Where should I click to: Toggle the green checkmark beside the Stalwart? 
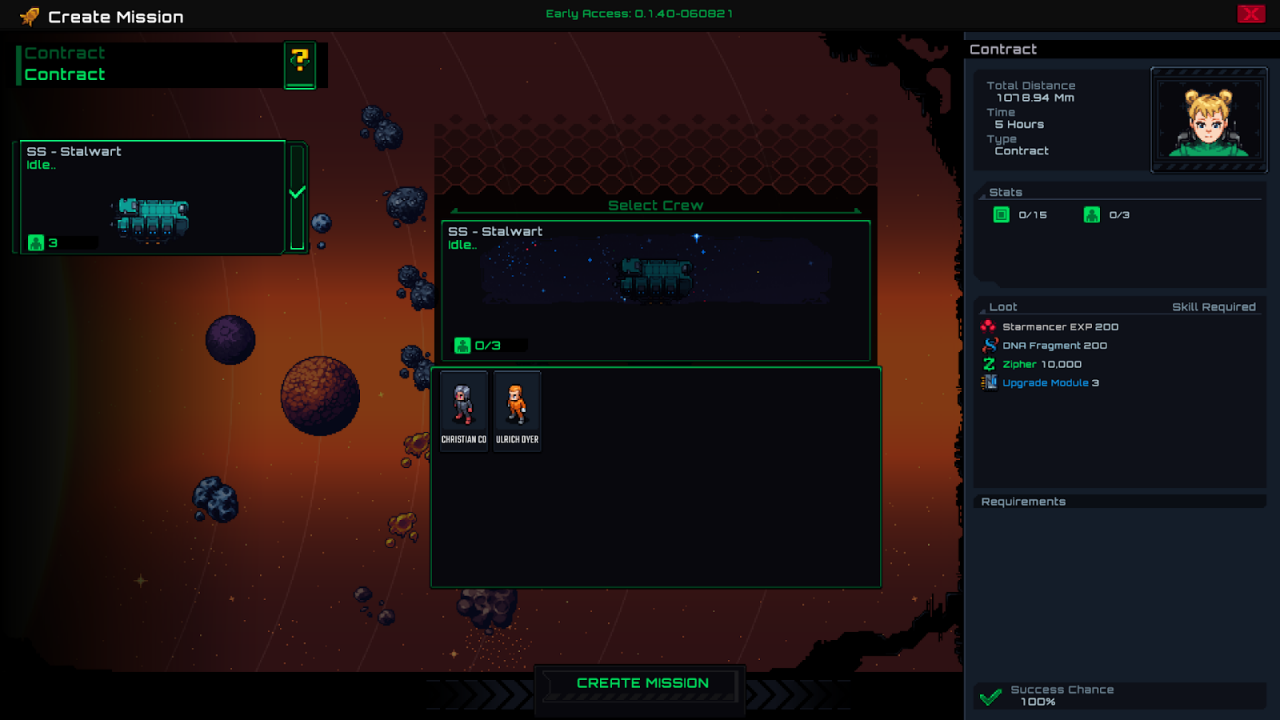pyautogui.click(x=297, y=195)
